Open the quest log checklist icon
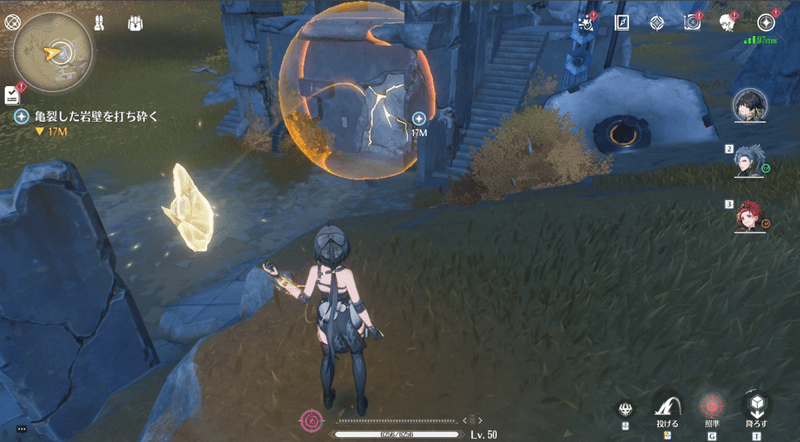The image size is (800, 442). pos(11,93)
